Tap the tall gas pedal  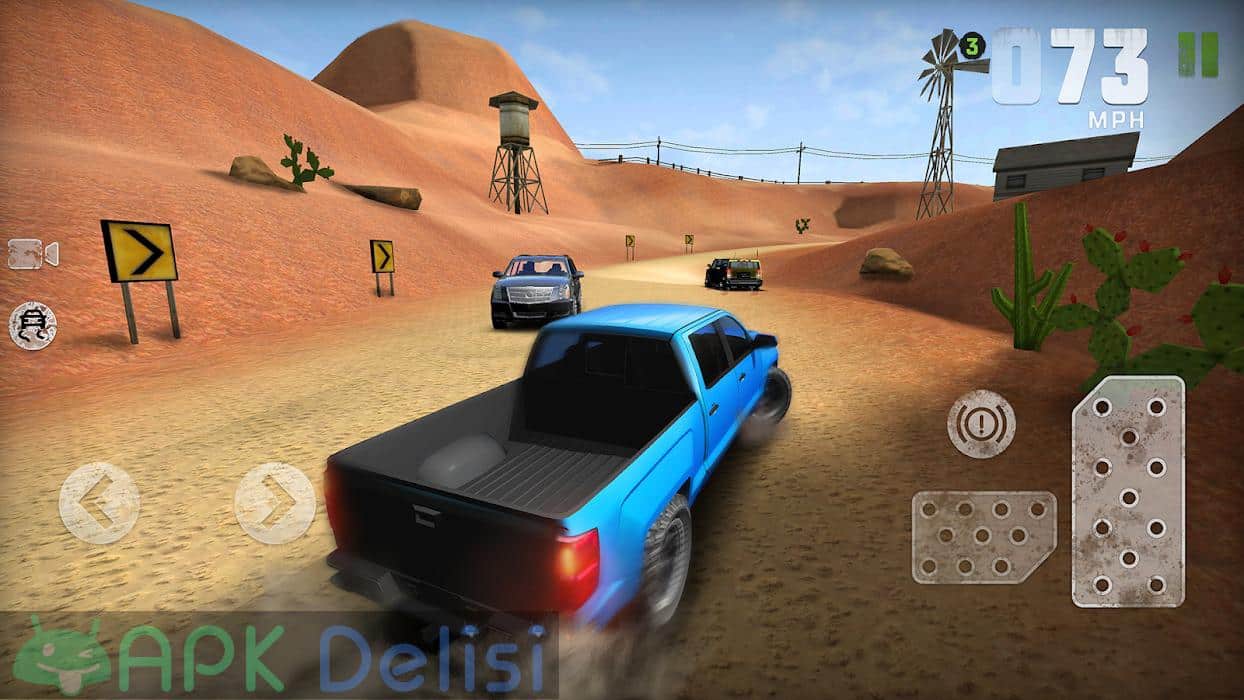pos(1128,491)
